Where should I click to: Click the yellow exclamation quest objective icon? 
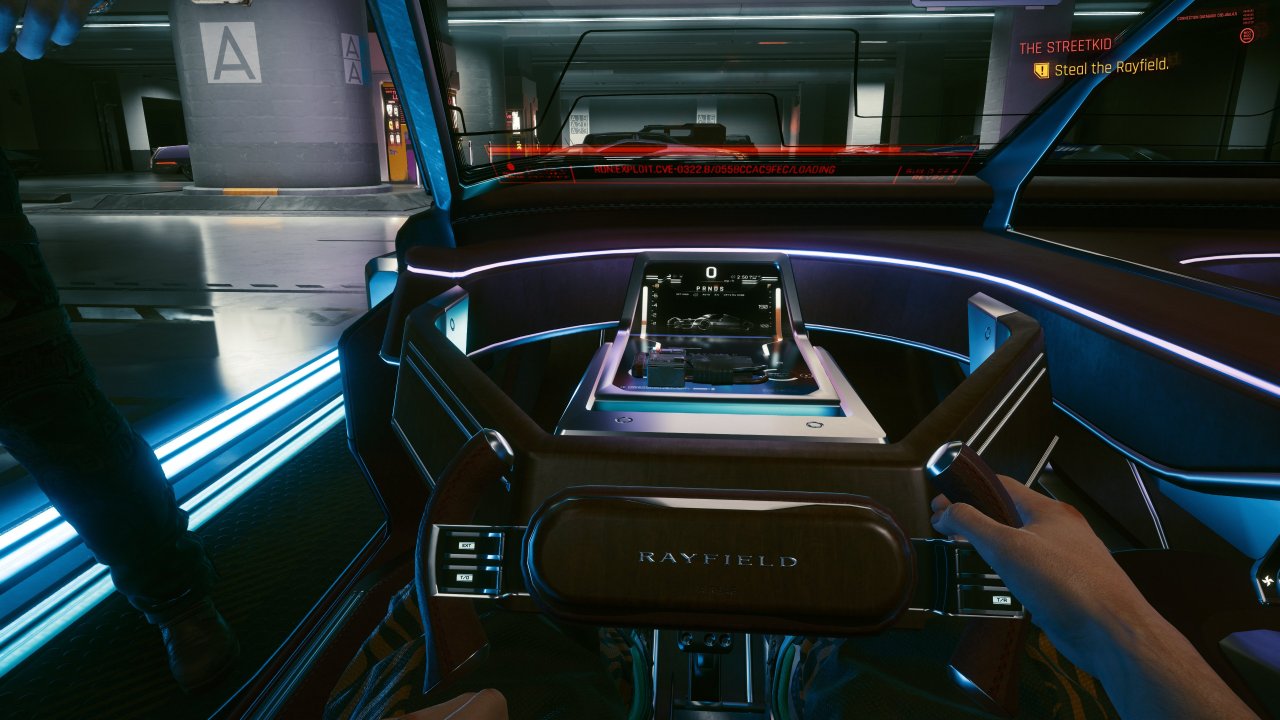tap(1040, 70)
